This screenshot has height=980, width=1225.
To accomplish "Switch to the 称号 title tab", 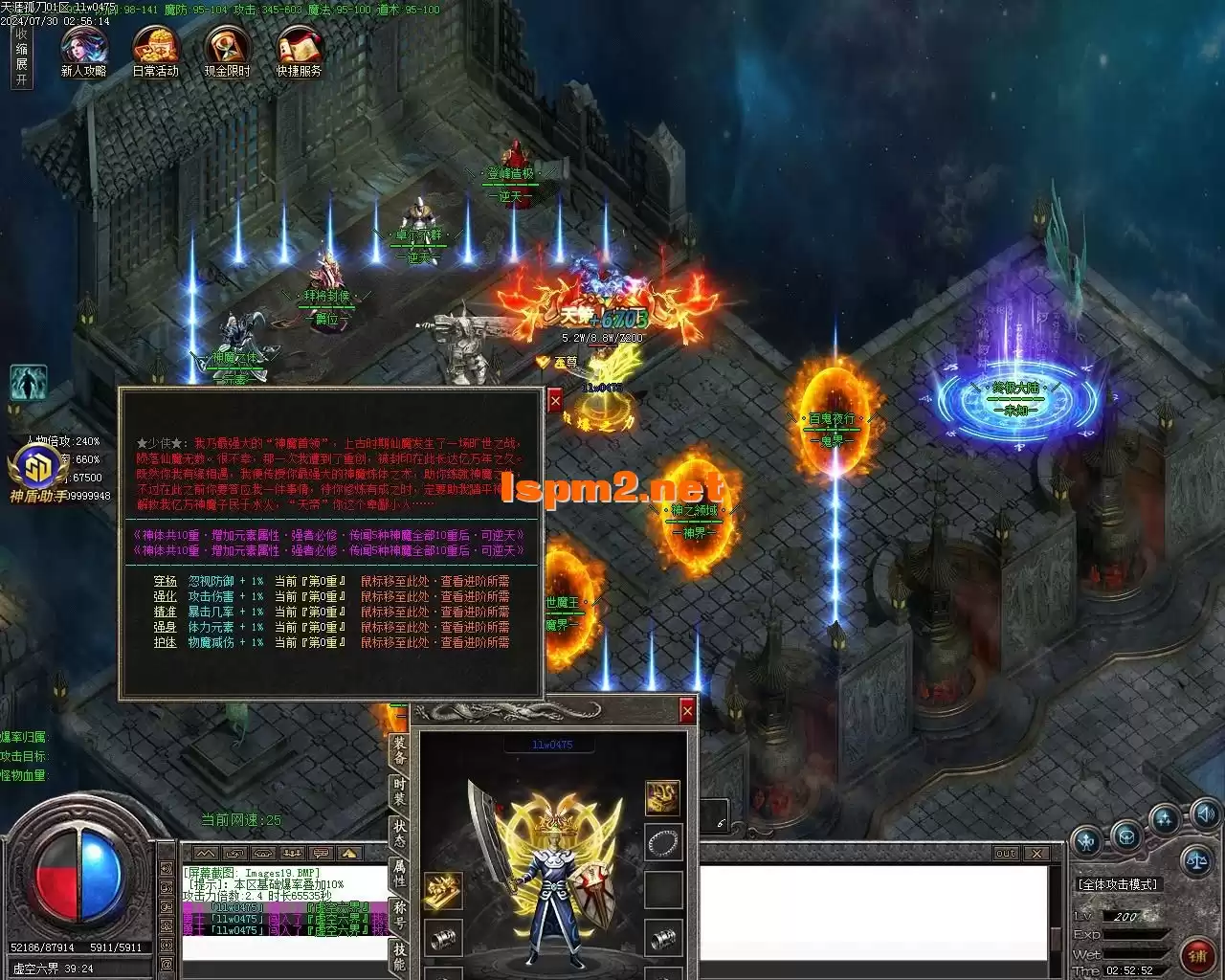I will (x=399, y=914).
